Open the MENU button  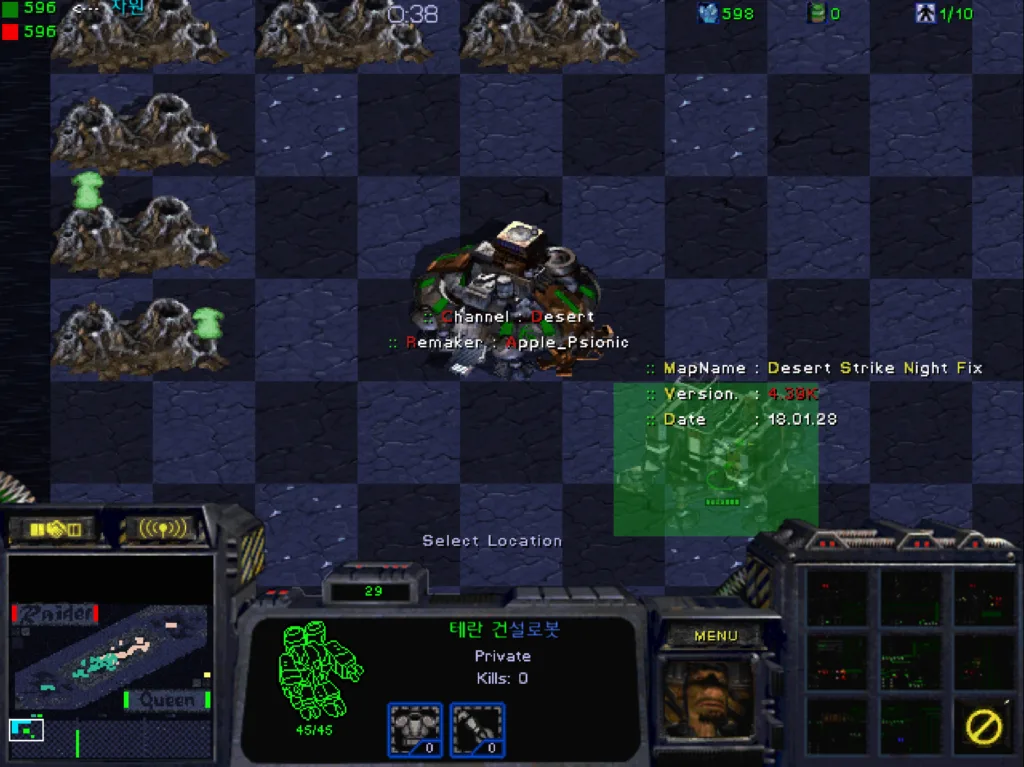coord(715,635)
